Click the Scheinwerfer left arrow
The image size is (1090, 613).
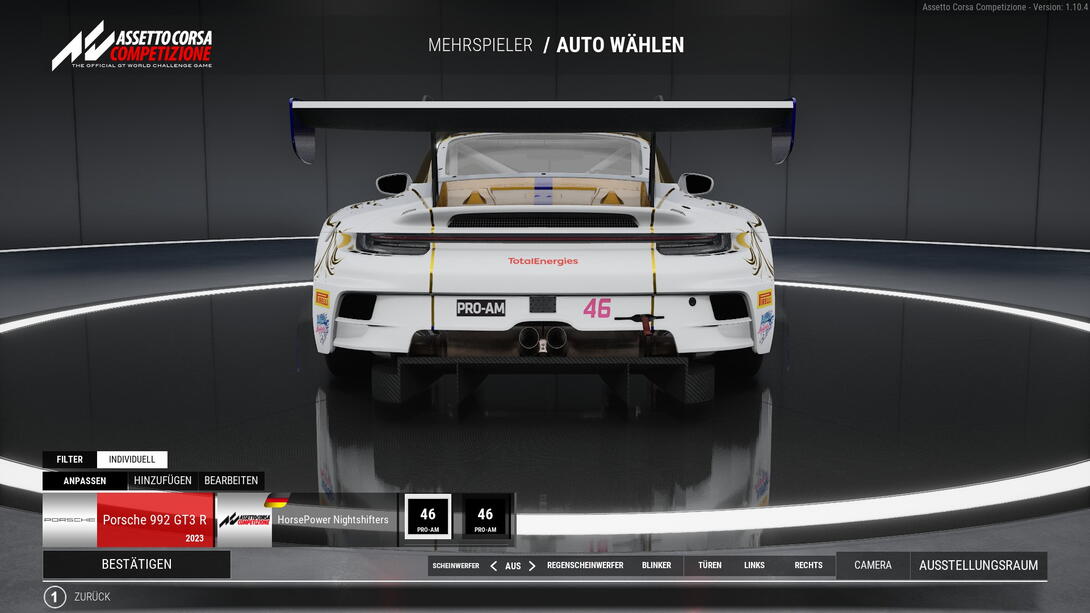tap(493, 566)
